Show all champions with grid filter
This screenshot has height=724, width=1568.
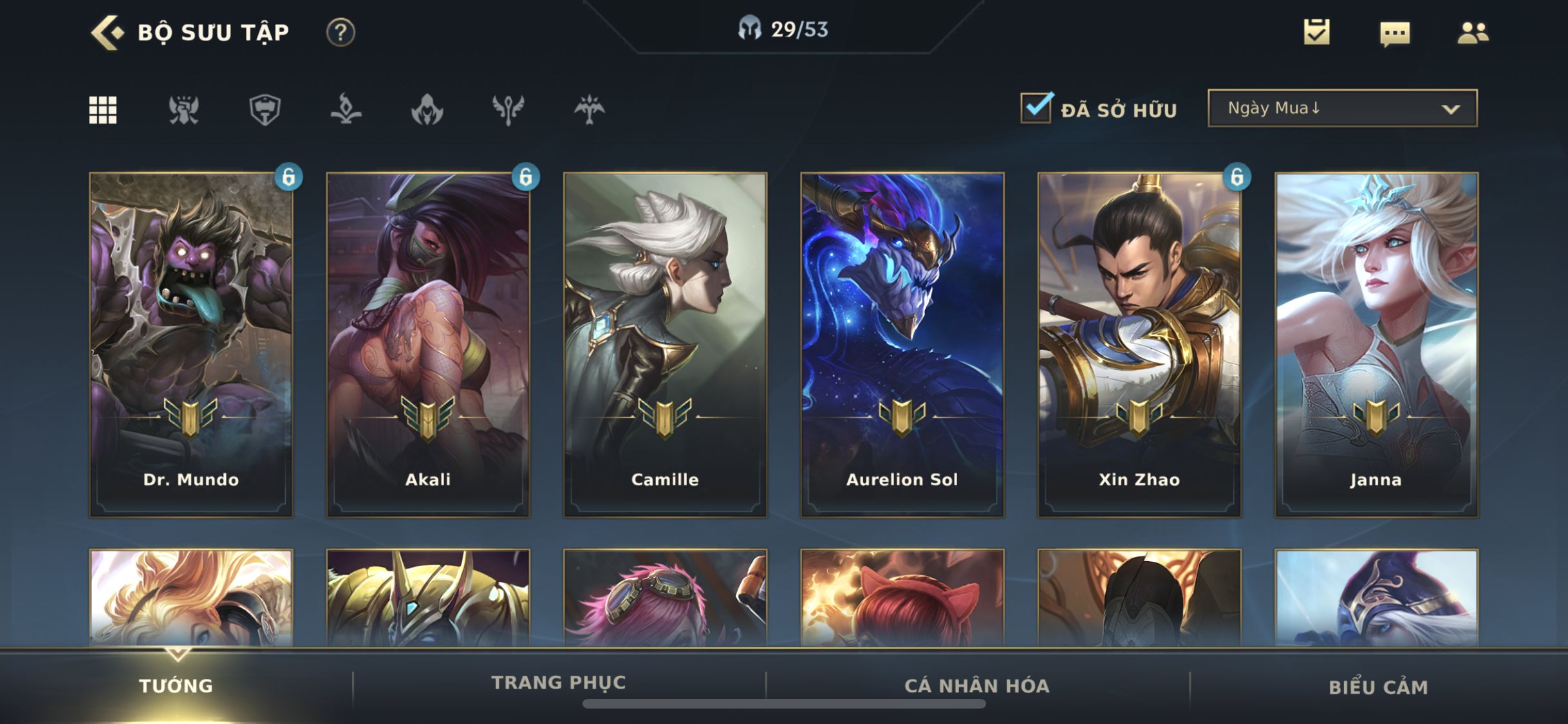click(x=103, y=110)
